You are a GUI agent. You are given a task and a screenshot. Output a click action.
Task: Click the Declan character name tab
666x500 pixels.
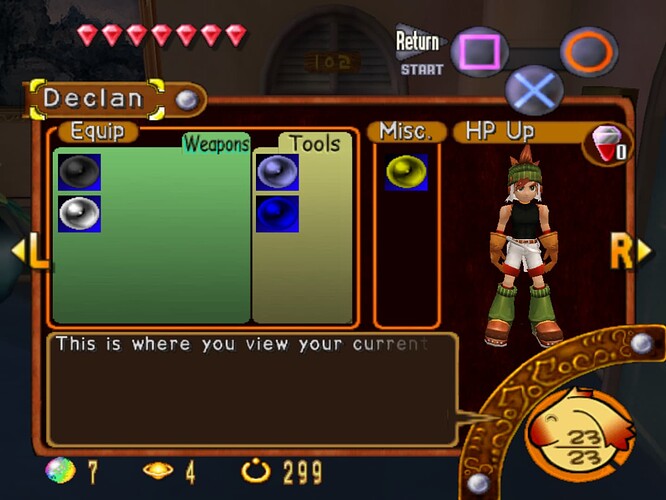point(93,99)
